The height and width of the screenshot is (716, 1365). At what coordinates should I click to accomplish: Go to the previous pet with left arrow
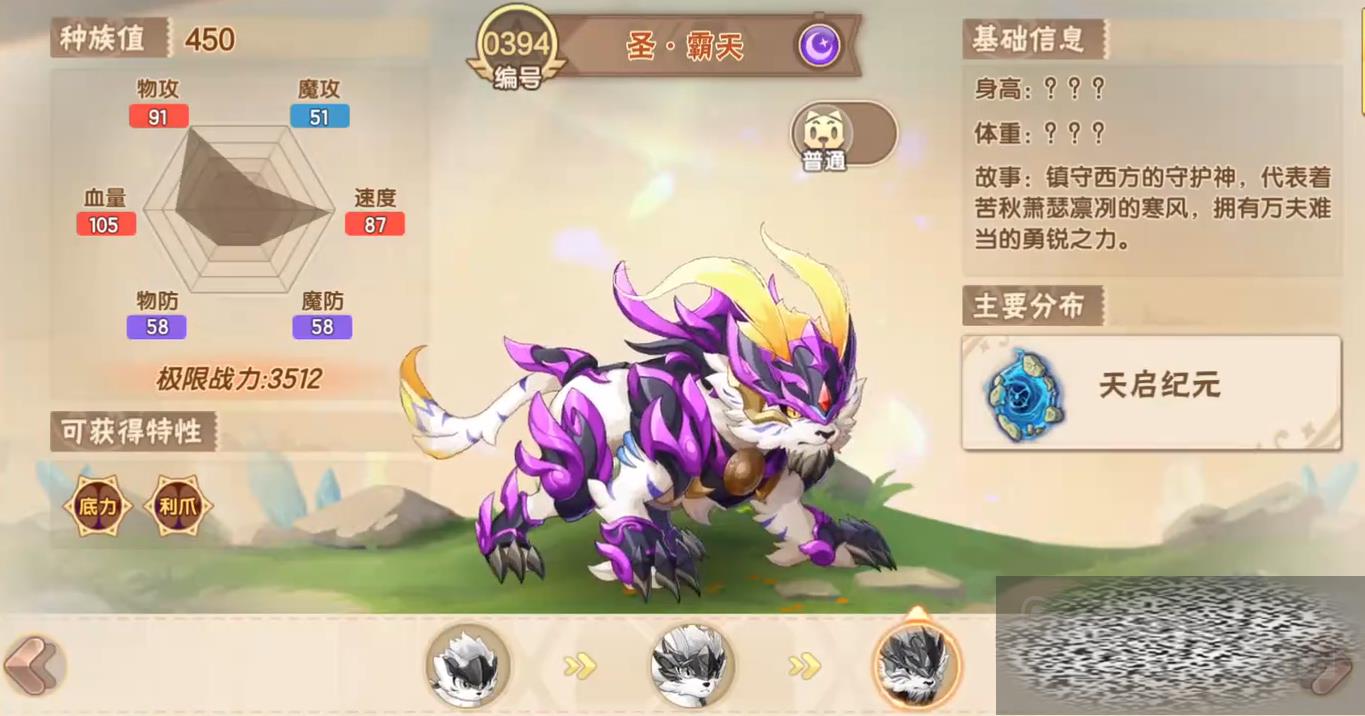tap(33, 664)
